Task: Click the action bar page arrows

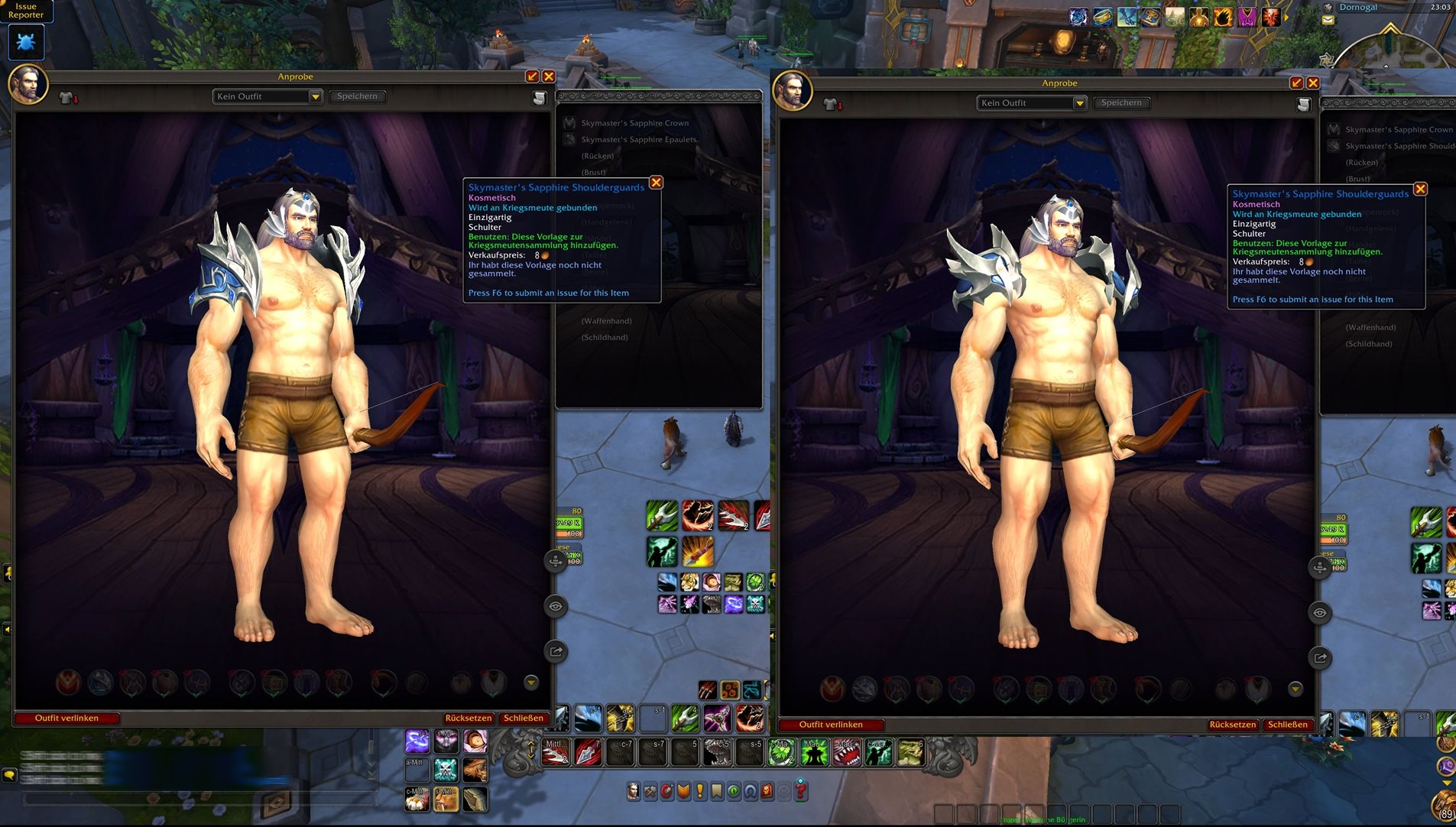Action: click(531, 750)
